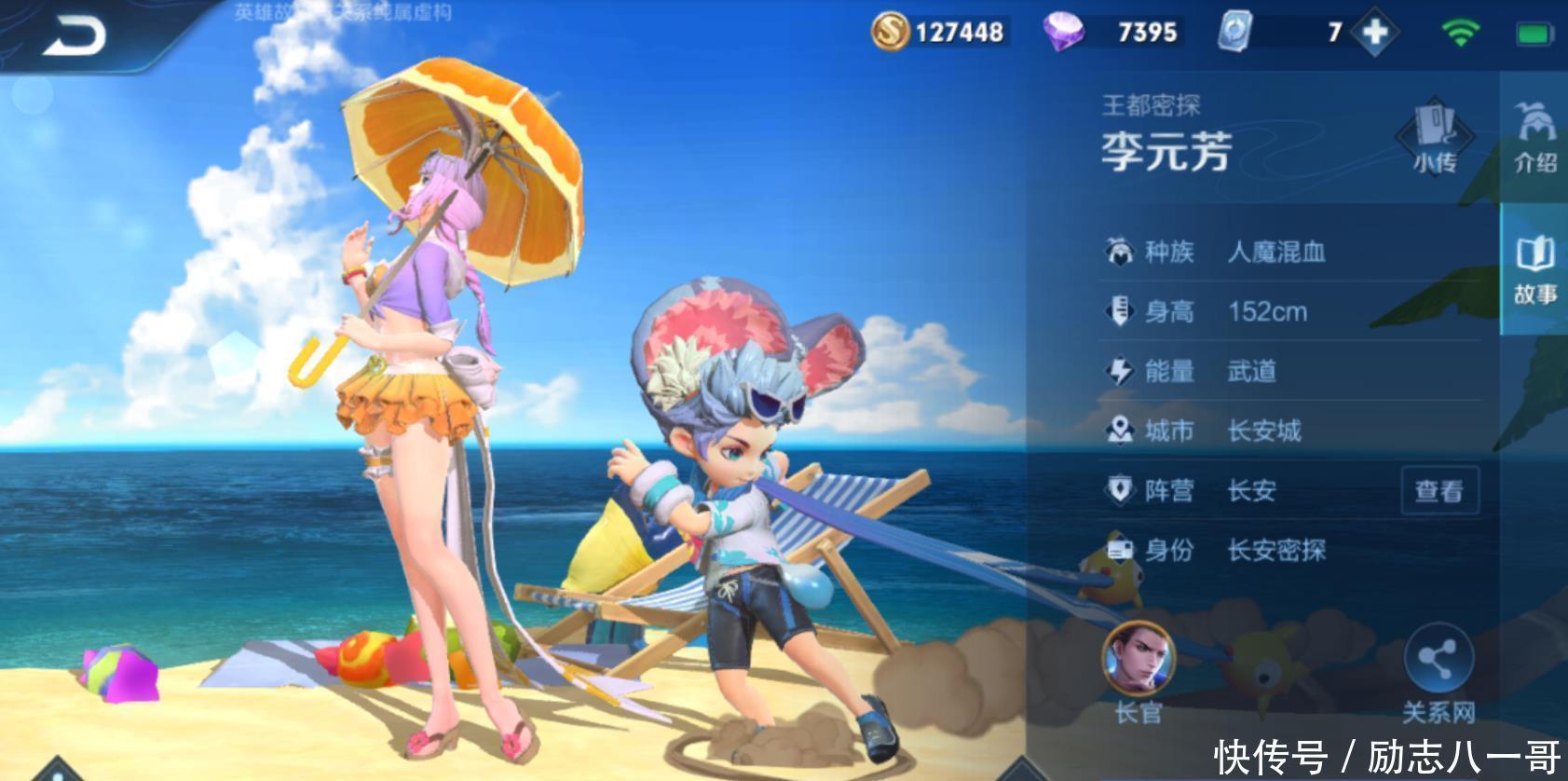Click the gold coin currency icon
This screenshot has width=1568, height=781.
[892, 31]
